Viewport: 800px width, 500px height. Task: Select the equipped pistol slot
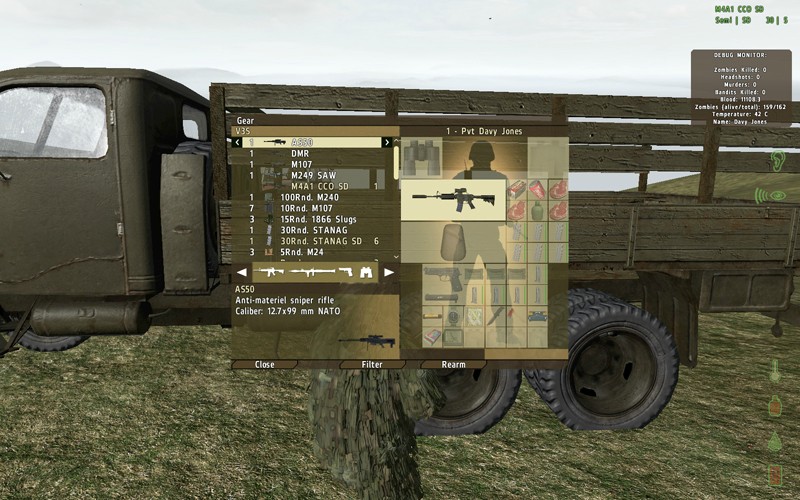click(443, 277)
